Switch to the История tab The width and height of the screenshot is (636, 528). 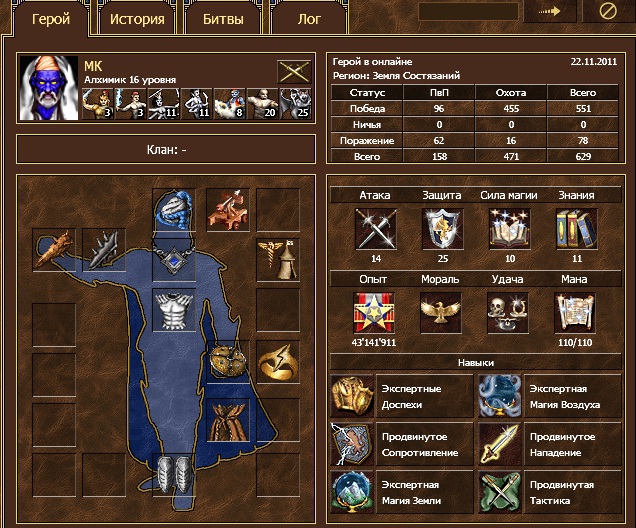click(x=137, y=18)
